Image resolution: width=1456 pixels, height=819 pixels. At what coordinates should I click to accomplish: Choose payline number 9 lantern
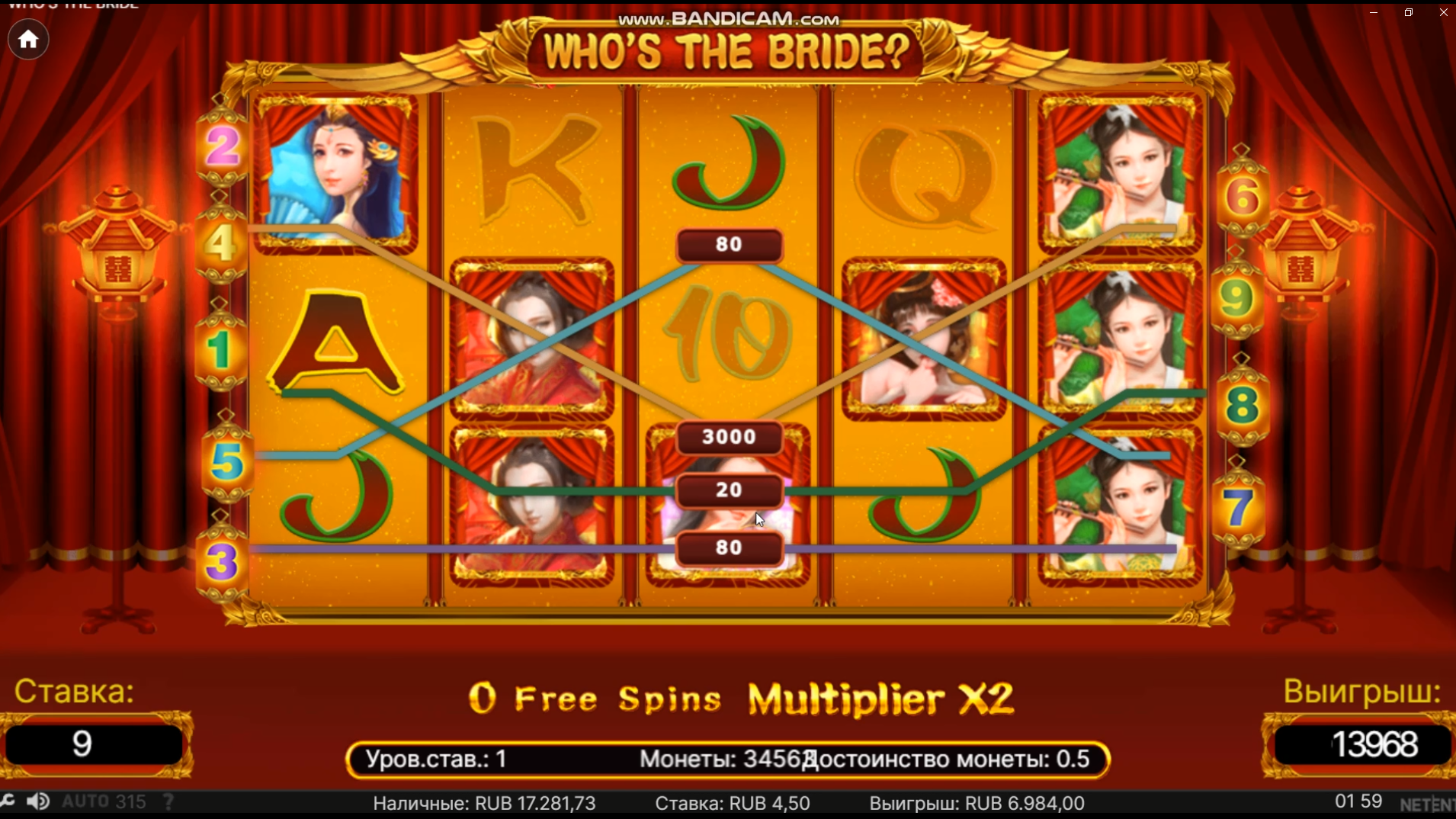1236,299
